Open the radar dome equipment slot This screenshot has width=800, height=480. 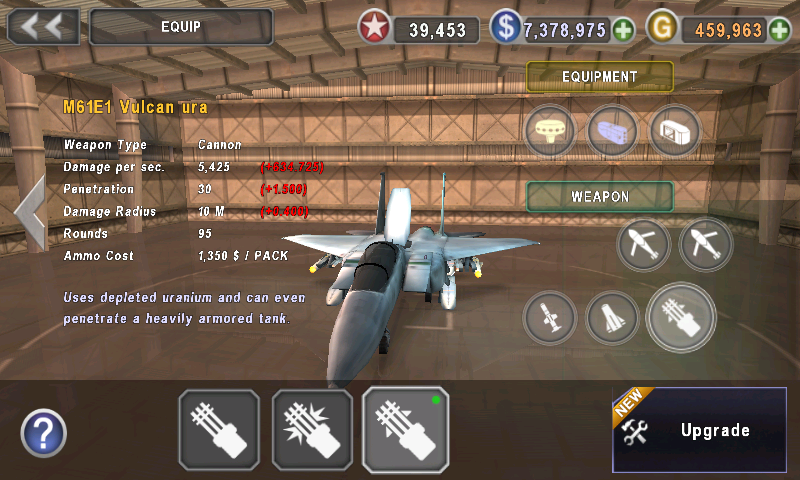point(550,131)
